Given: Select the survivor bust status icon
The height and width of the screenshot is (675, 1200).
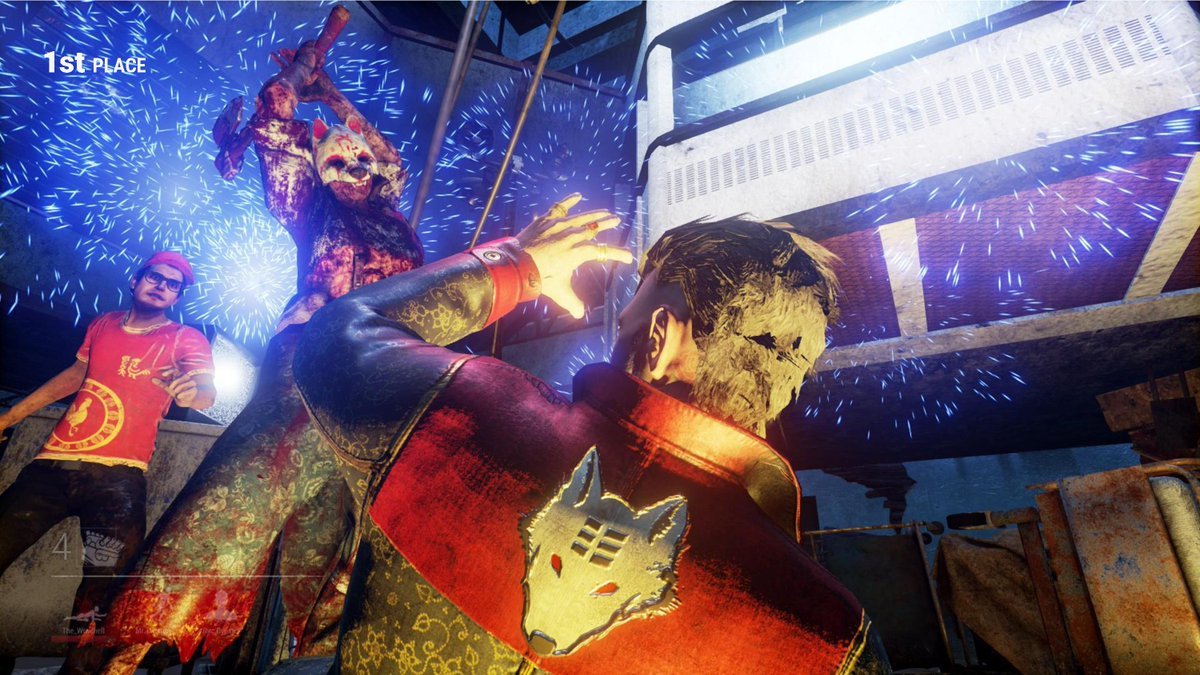Looking at the screenshot, I should pyautogui.click(x=222, y=608).
